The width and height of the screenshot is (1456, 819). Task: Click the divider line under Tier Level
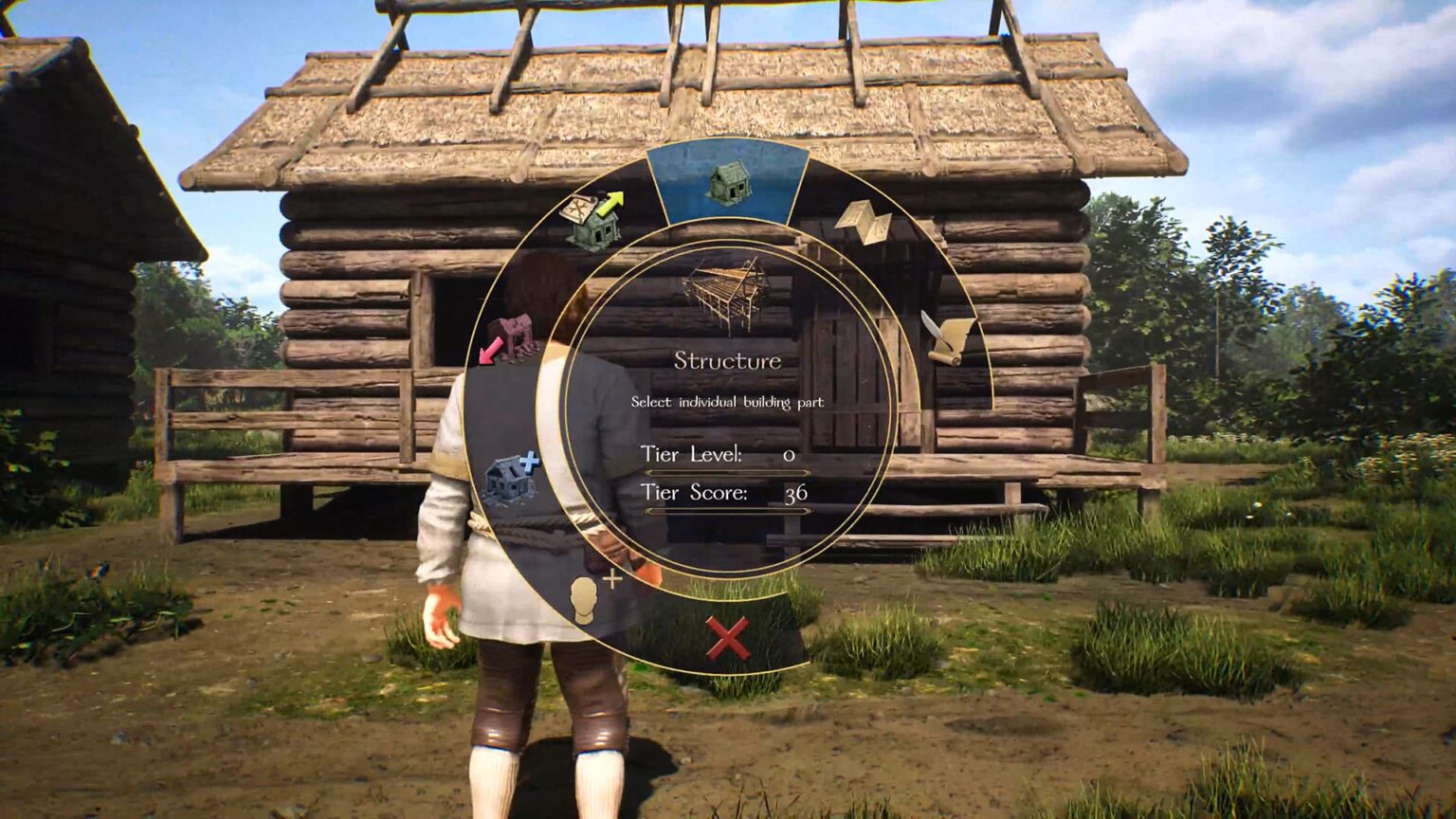pos(730,471)
